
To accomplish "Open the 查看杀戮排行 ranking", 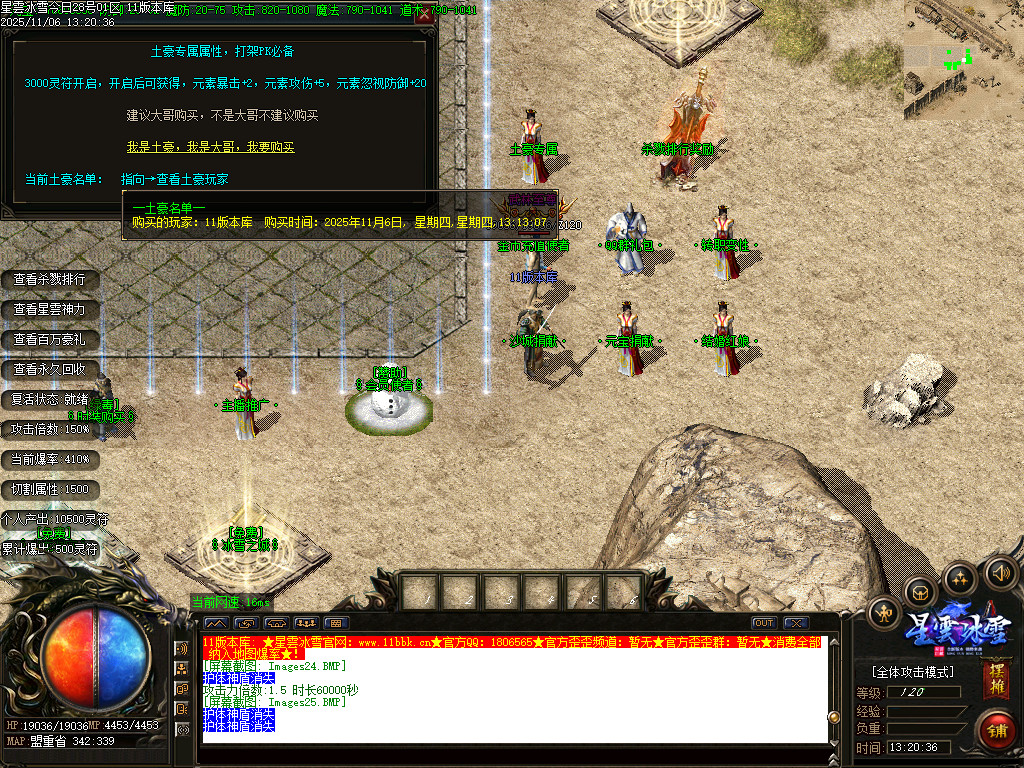I will [50, 279].
